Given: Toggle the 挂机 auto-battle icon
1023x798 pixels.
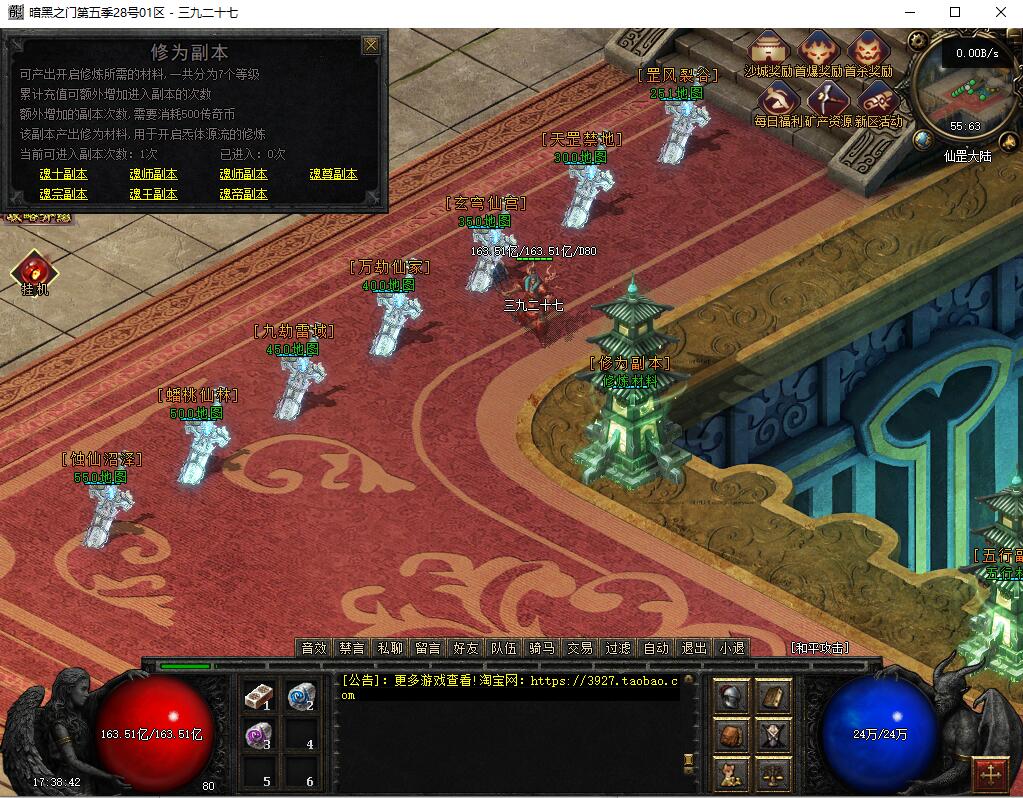Looking at the screenshot, I should point(34,271).
